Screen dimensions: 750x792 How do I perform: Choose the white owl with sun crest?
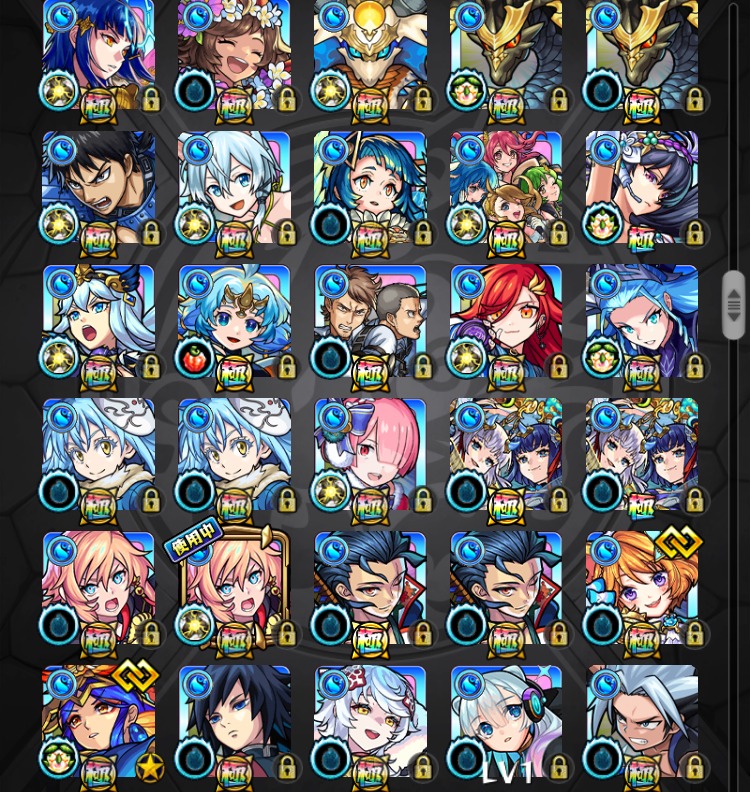pyautogui.click(x=370, y=55)
